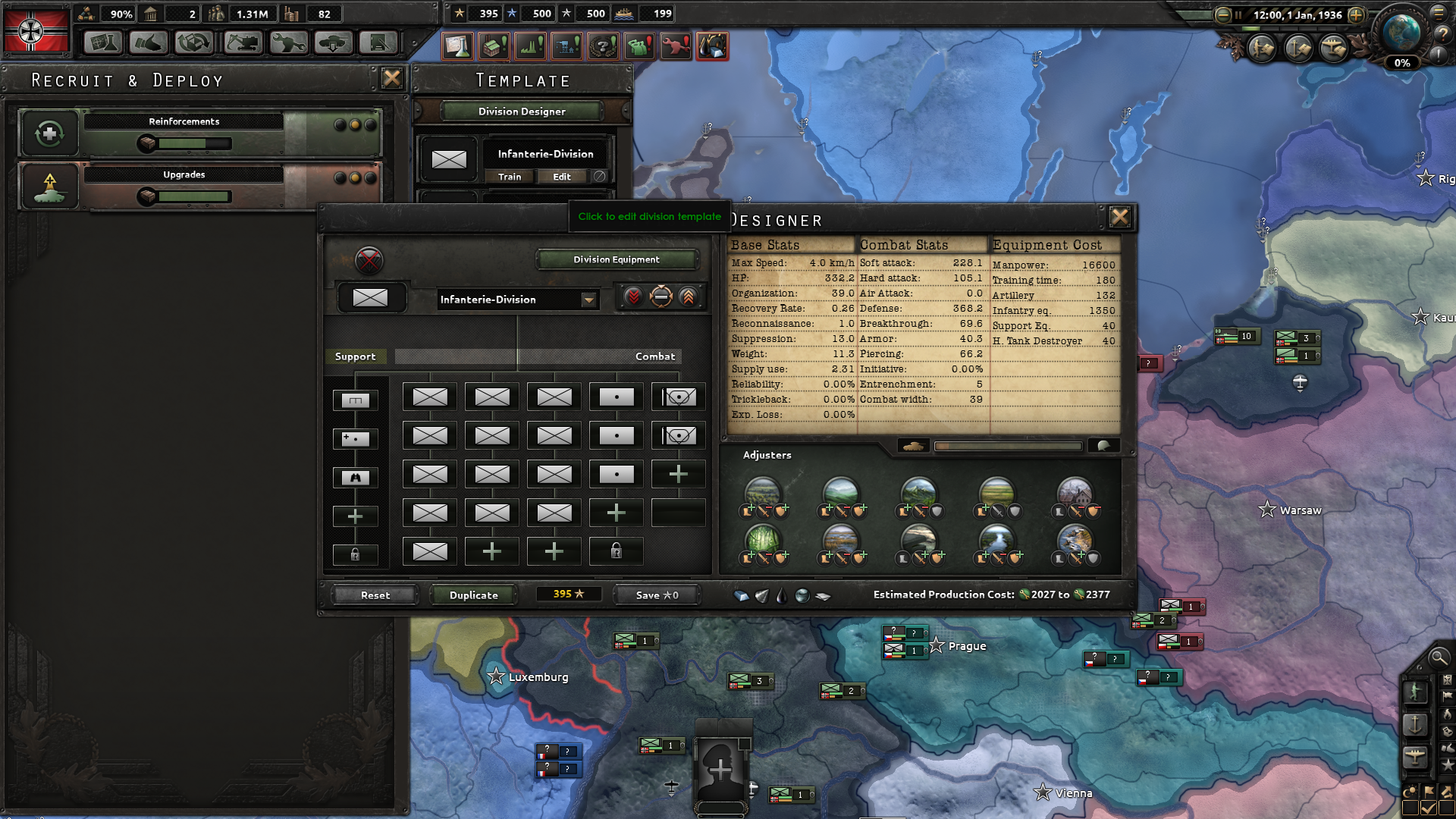
Task: Click the Recruit and Deploy tank icon
Action: (x=334, y=43)
